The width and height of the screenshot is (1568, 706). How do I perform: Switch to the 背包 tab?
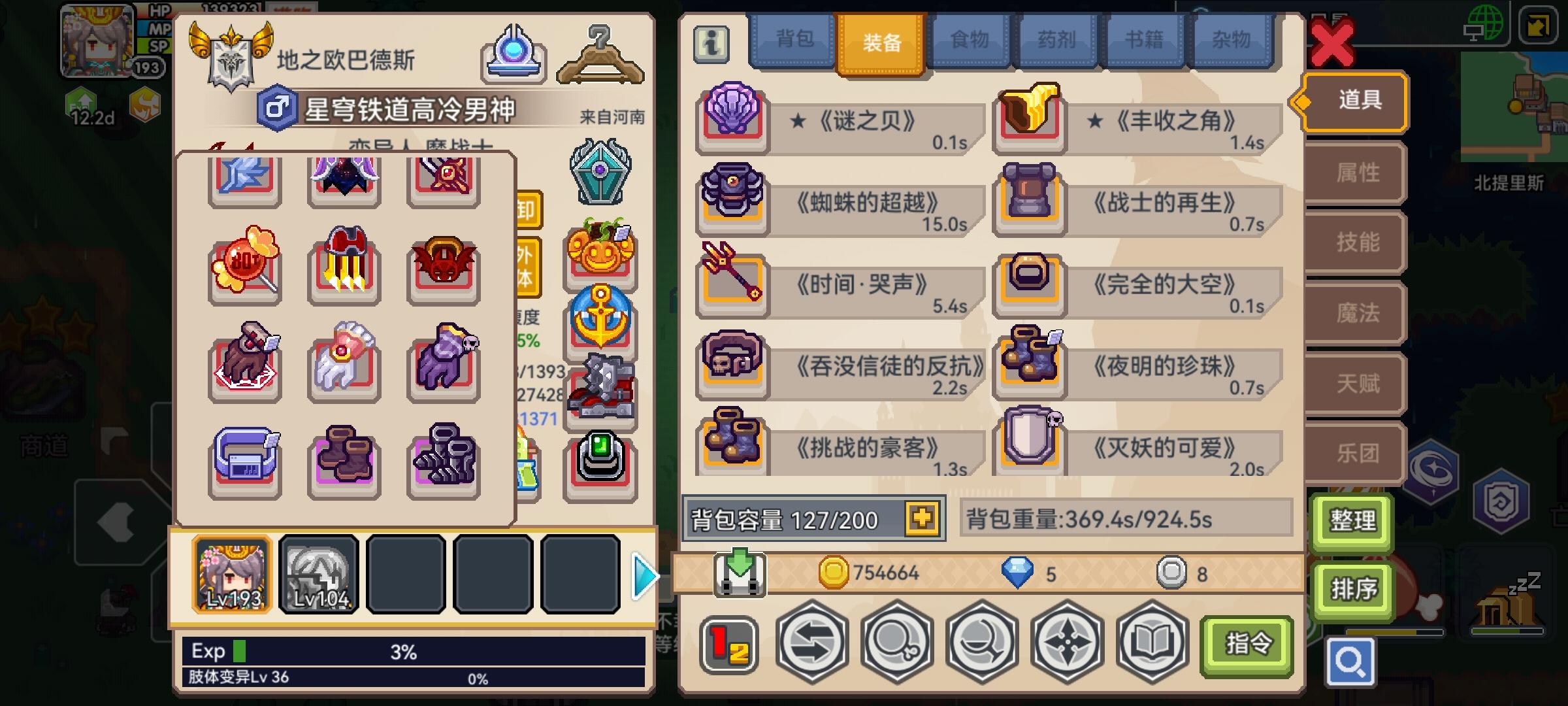792,41
